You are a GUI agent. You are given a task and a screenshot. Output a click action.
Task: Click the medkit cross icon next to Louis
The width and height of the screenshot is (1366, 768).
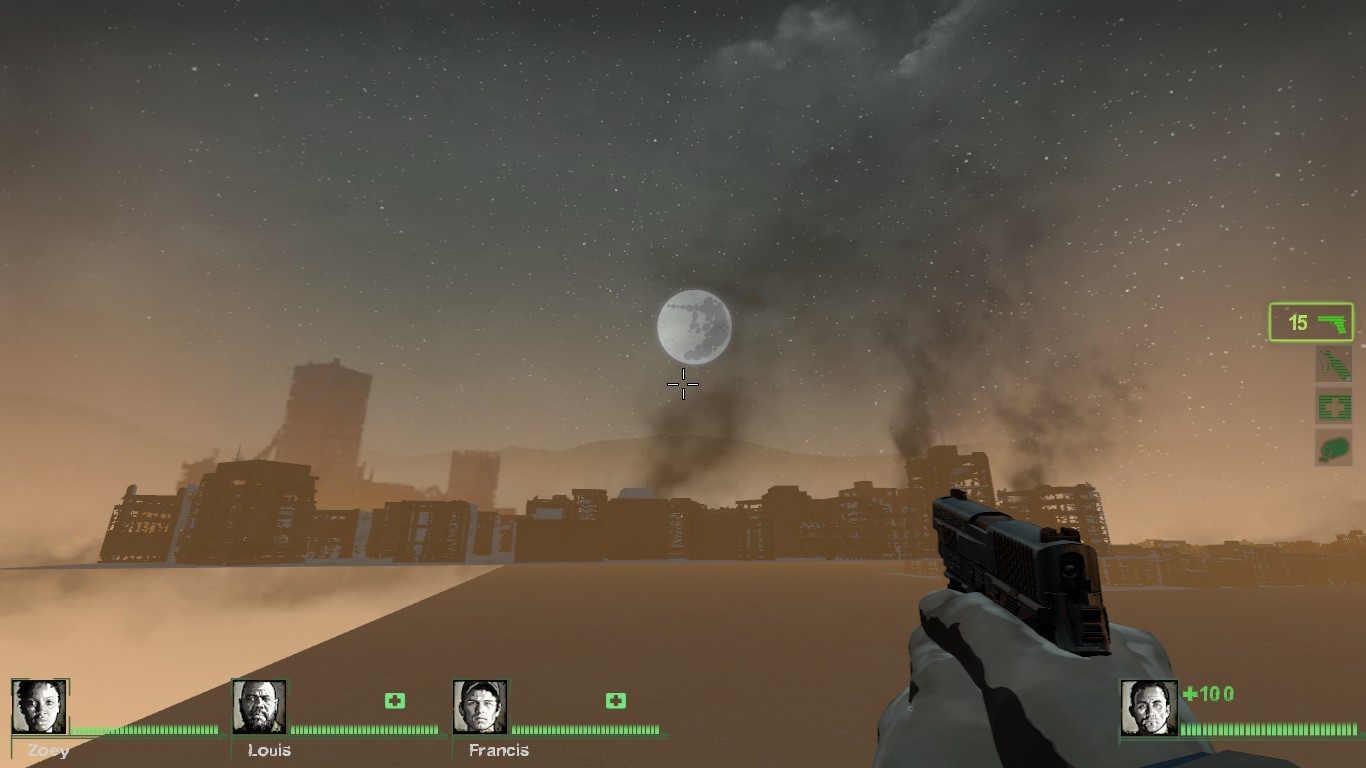click(x=394, y=701)
